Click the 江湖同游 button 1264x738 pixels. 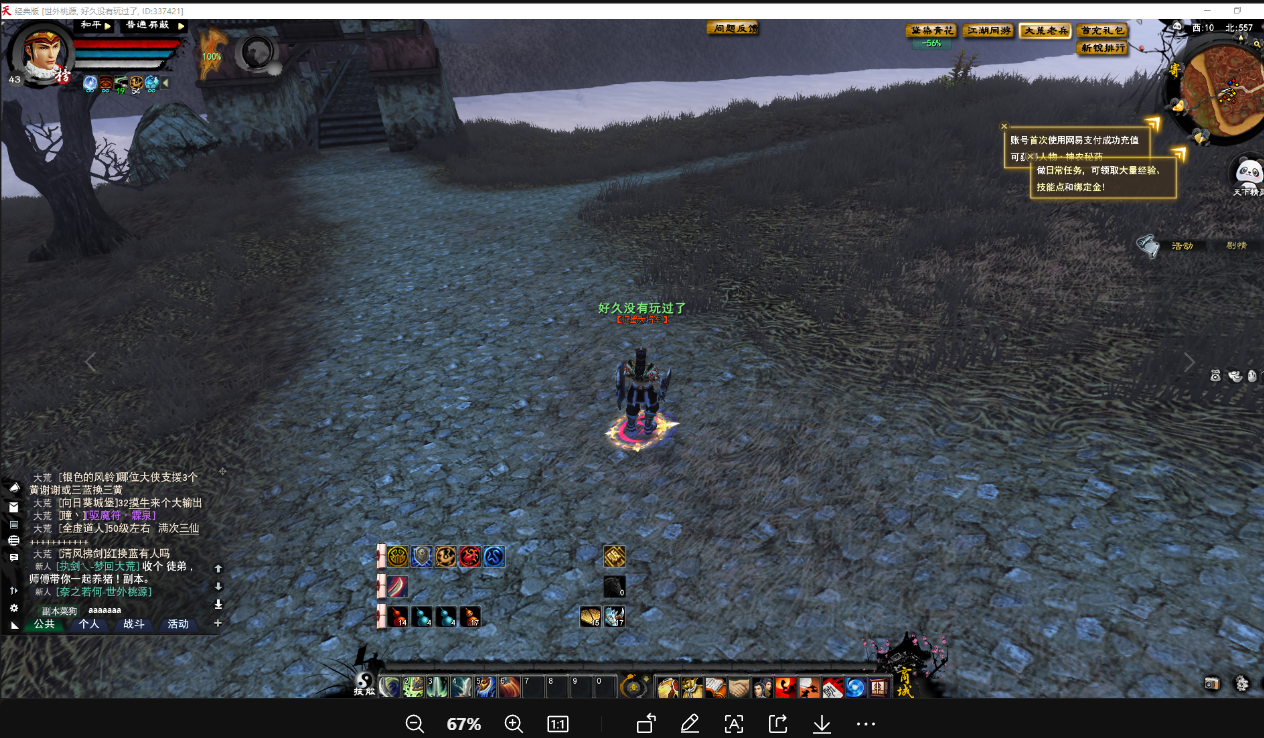[x=988, y=31]
